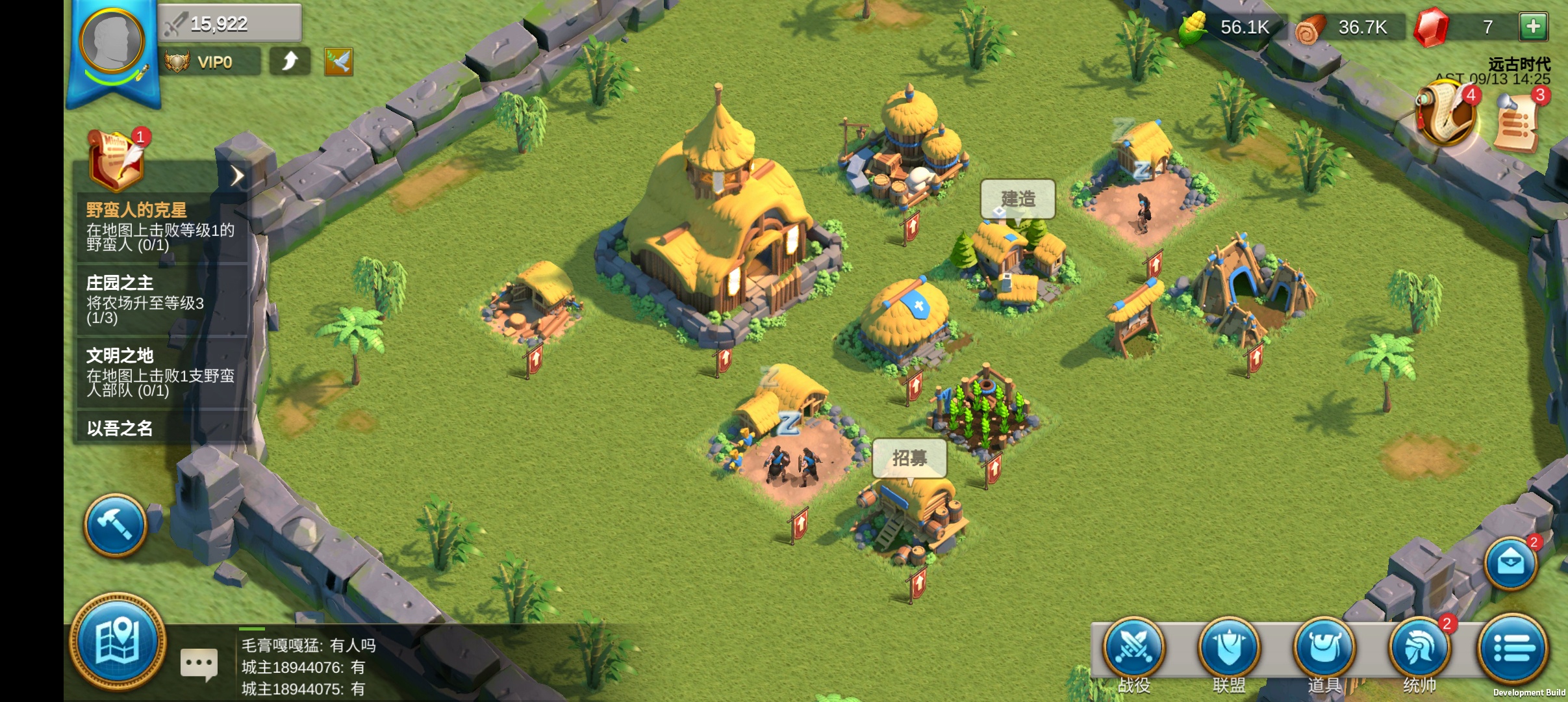1568x702 pixels.
Task: Select the 野蛮人的克星 quest entry
Action: [160, 227]
